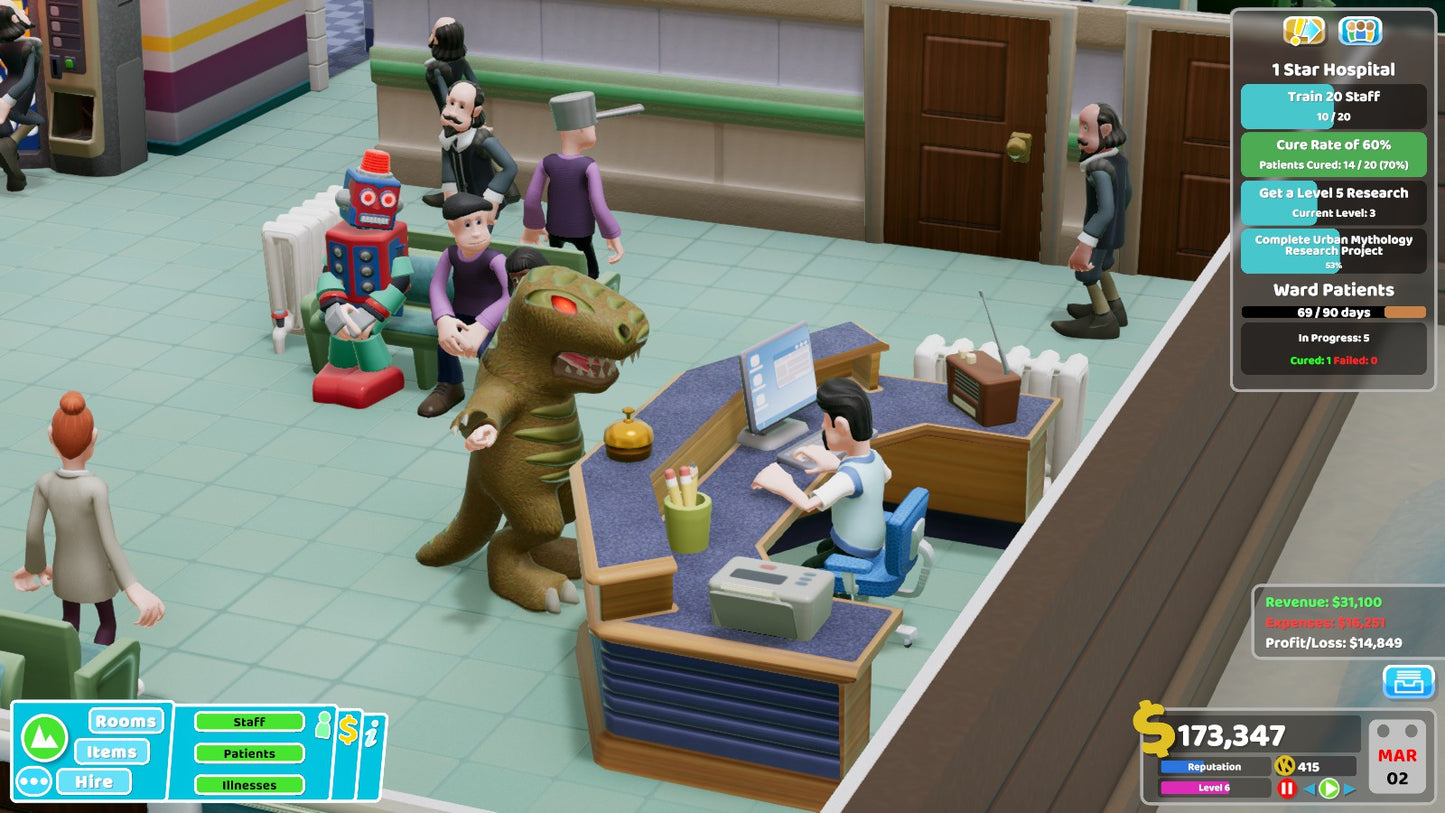
Task: Click the Kudosh coin icon next to 415
Action: pyautogui.click(x=1285, y=765)
